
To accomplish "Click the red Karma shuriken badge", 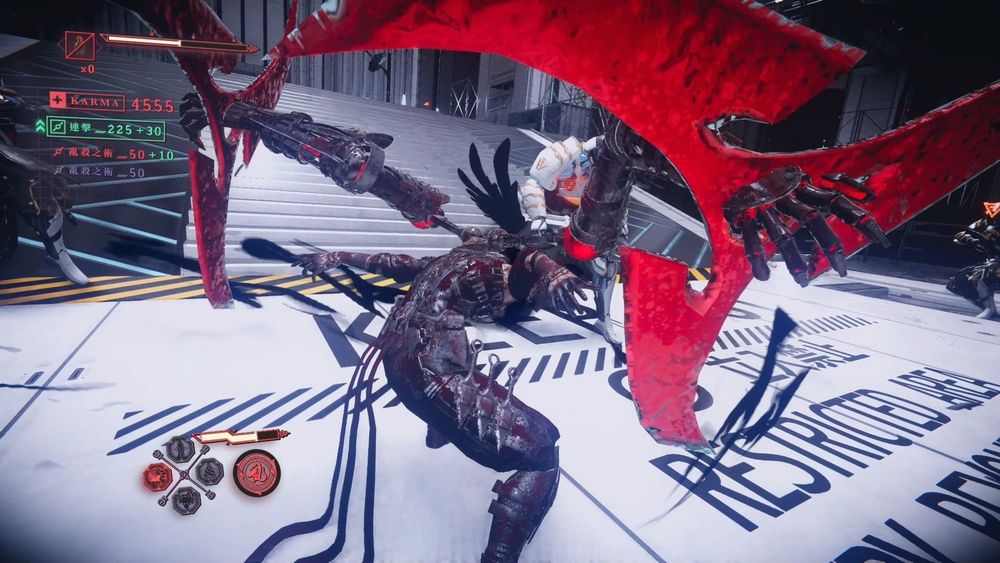I will [x=58, y=101].
